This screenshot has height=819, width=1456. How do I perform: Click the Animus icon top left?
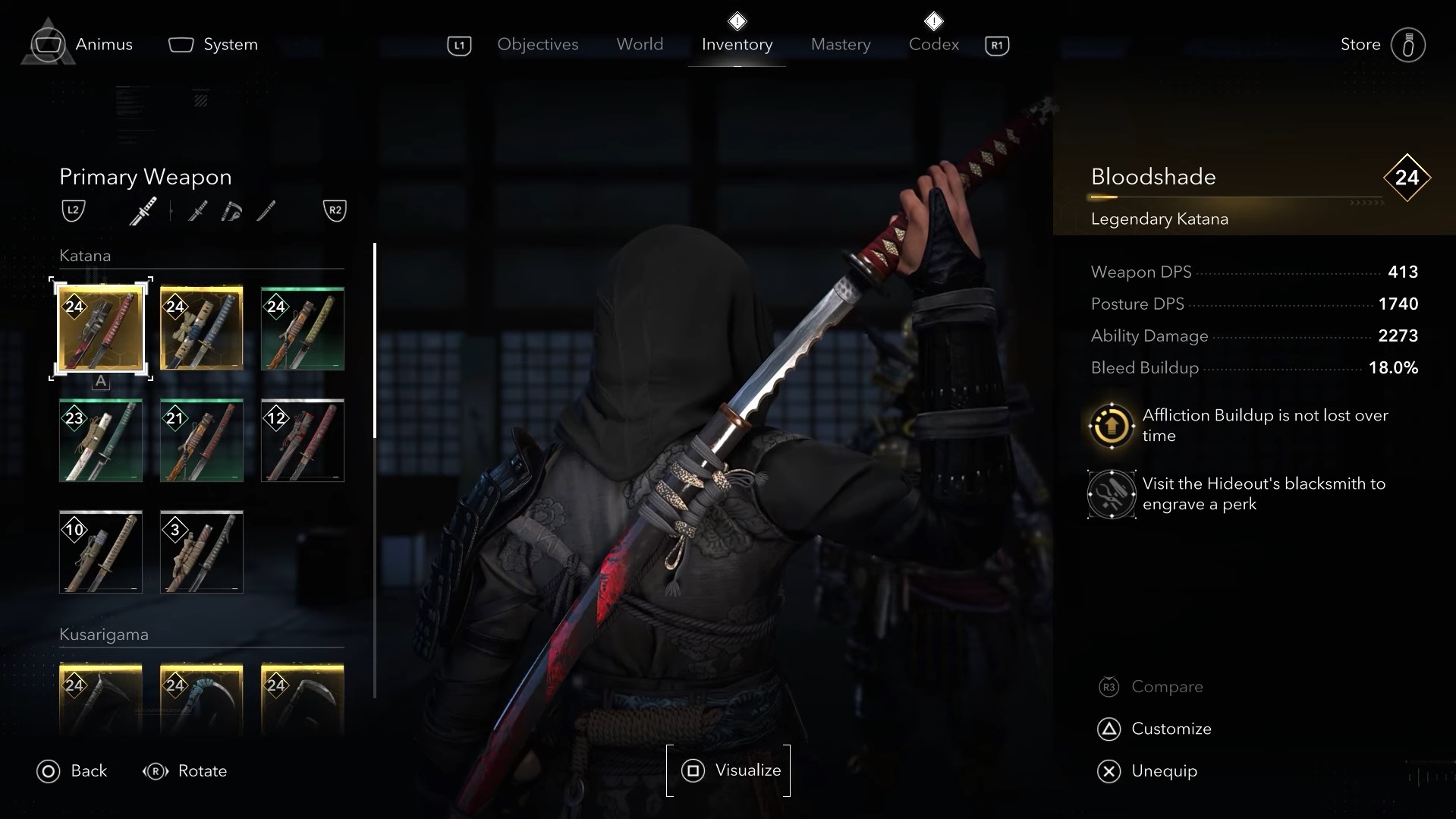pos(47,43)
